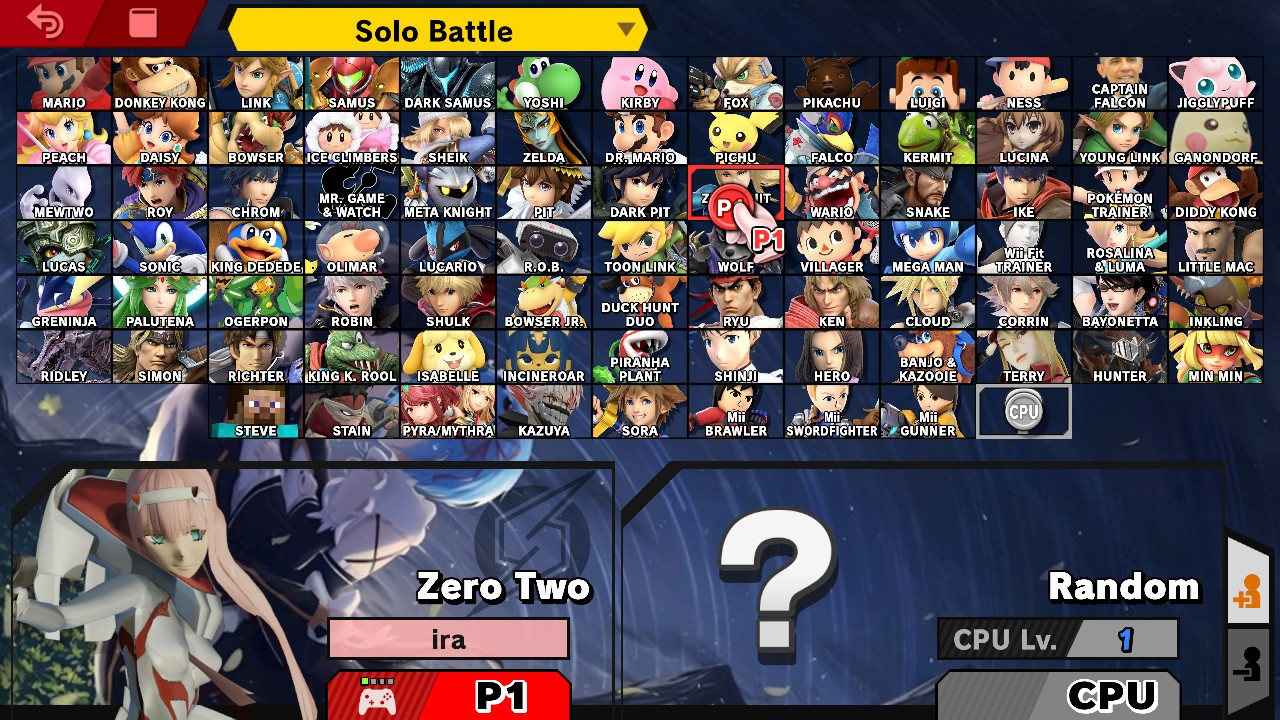Choose Pikachu as your fighter
Screen dimensions: 1280x720
[x=831, y=83]
